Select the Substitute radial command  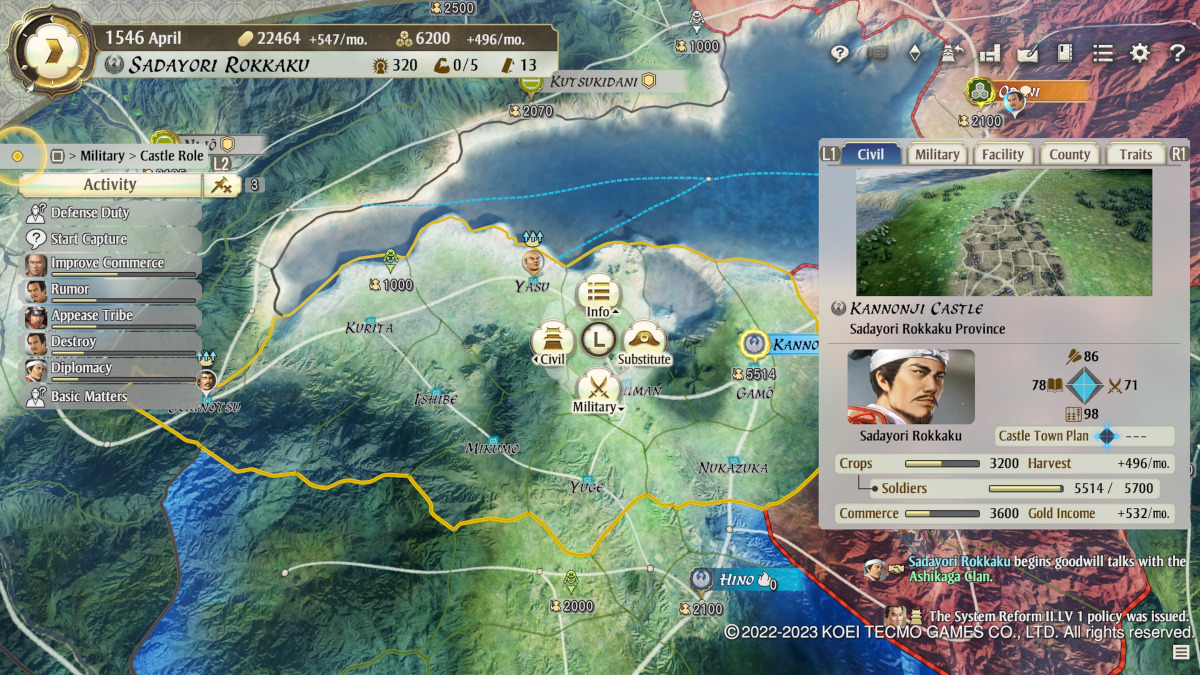point(644,341)
